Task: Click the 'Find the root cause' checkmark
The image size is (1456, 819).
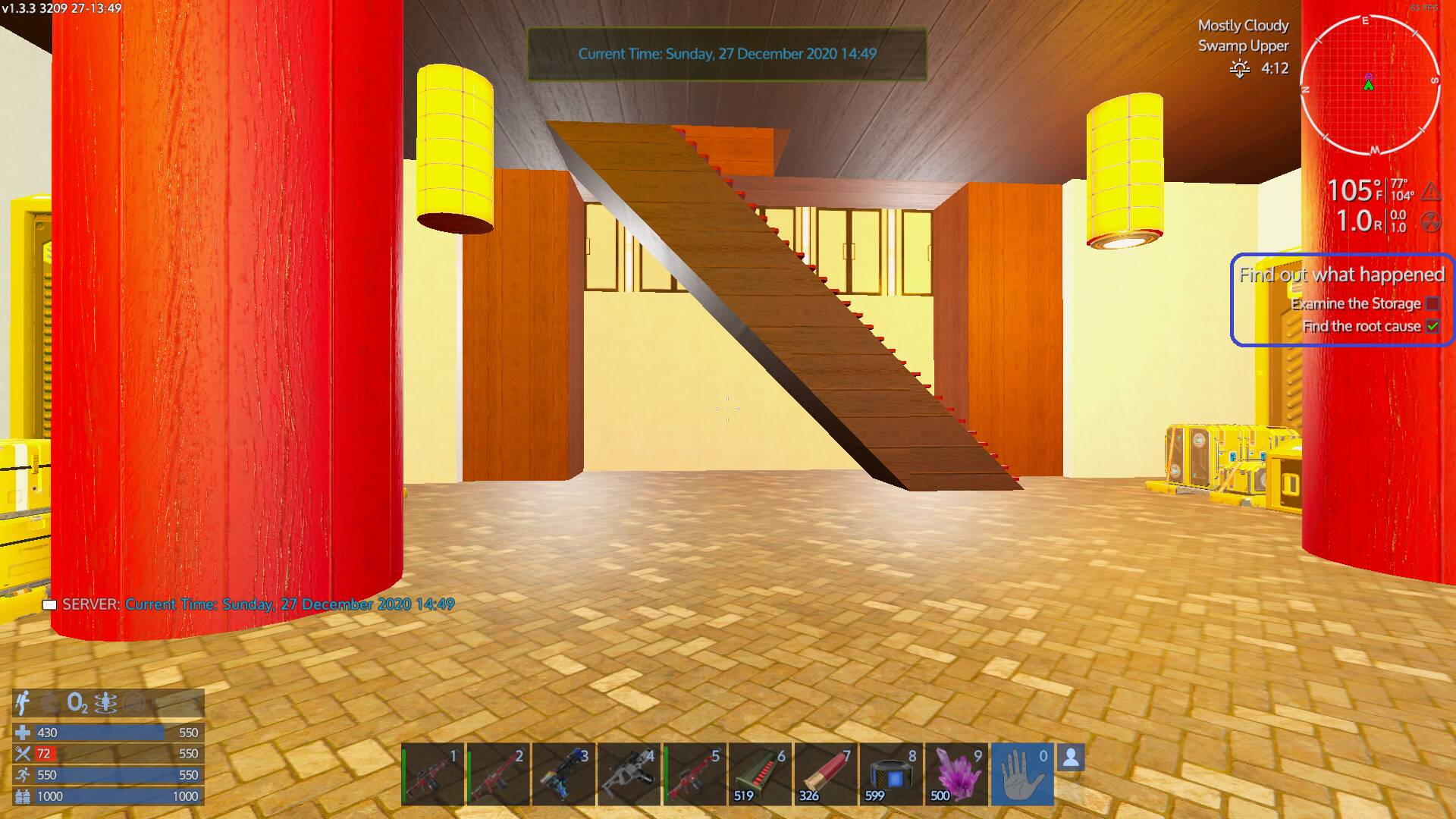Action: 1432,326
